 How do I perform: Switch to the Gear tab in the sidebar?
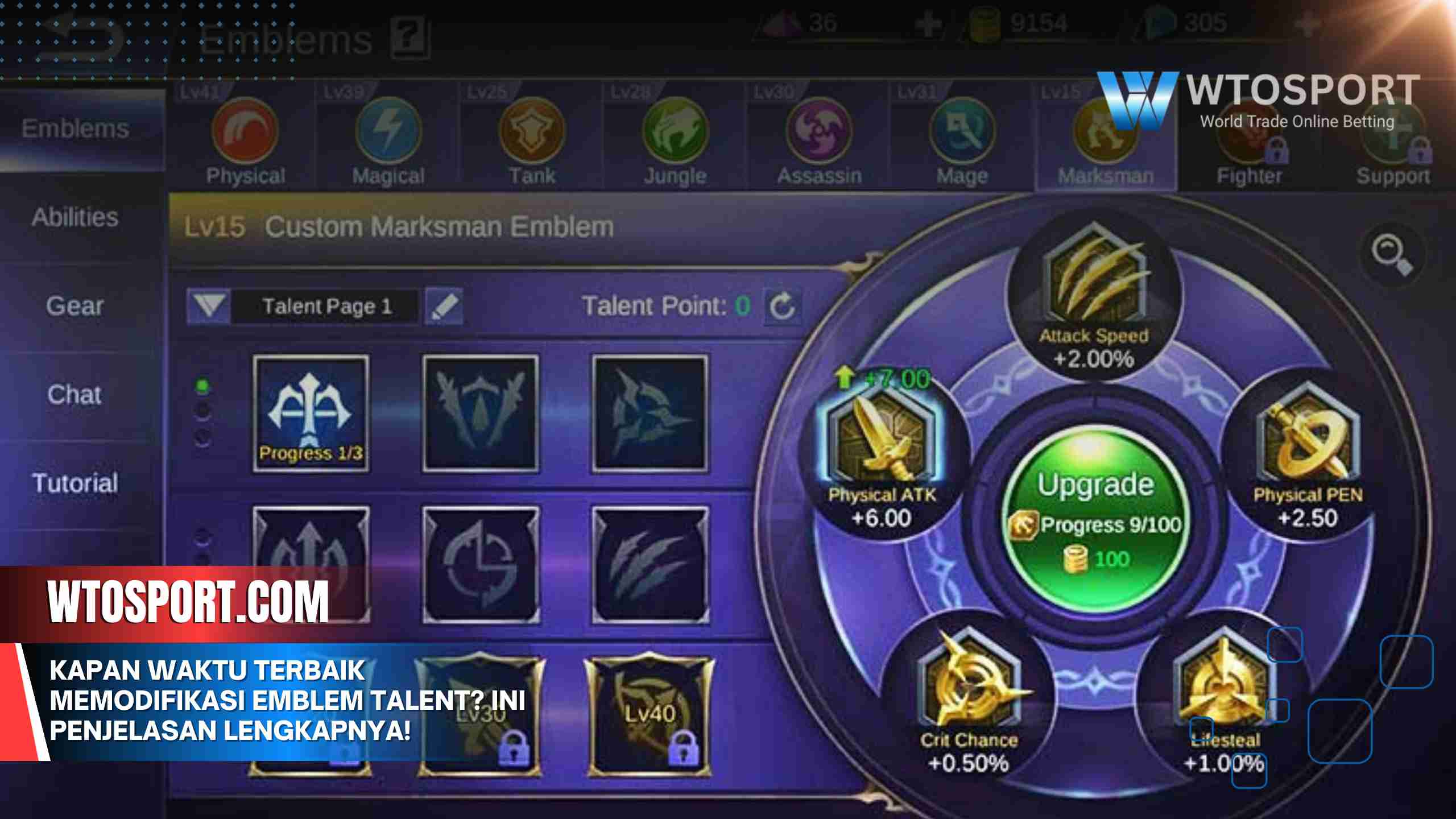click(75, 306)
